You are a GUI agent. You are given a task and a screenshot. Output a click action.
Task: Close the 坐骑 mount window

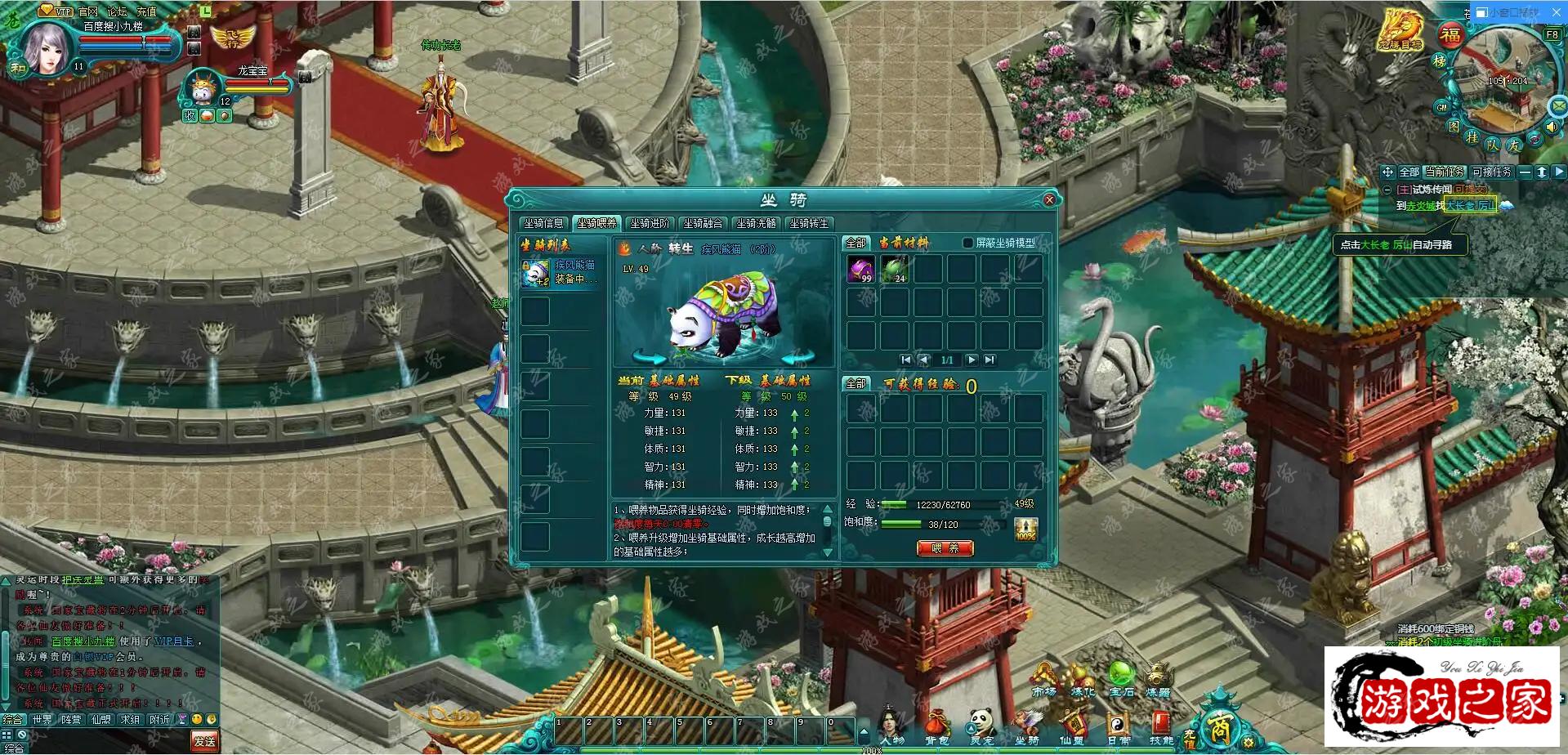click(1049, 199)
